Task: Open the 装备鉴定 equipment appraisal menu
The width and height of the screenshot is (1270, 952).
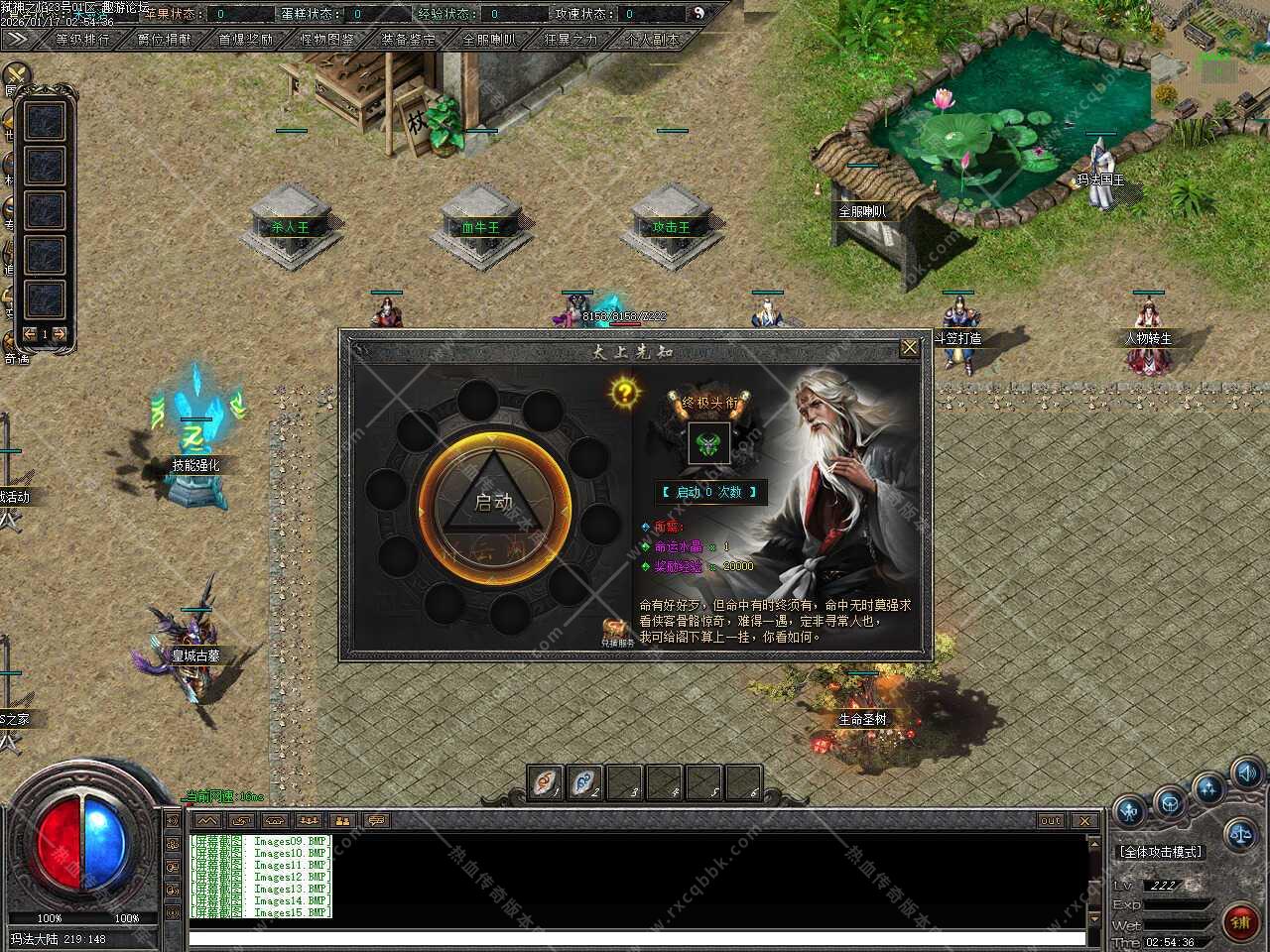Action: 408,40
